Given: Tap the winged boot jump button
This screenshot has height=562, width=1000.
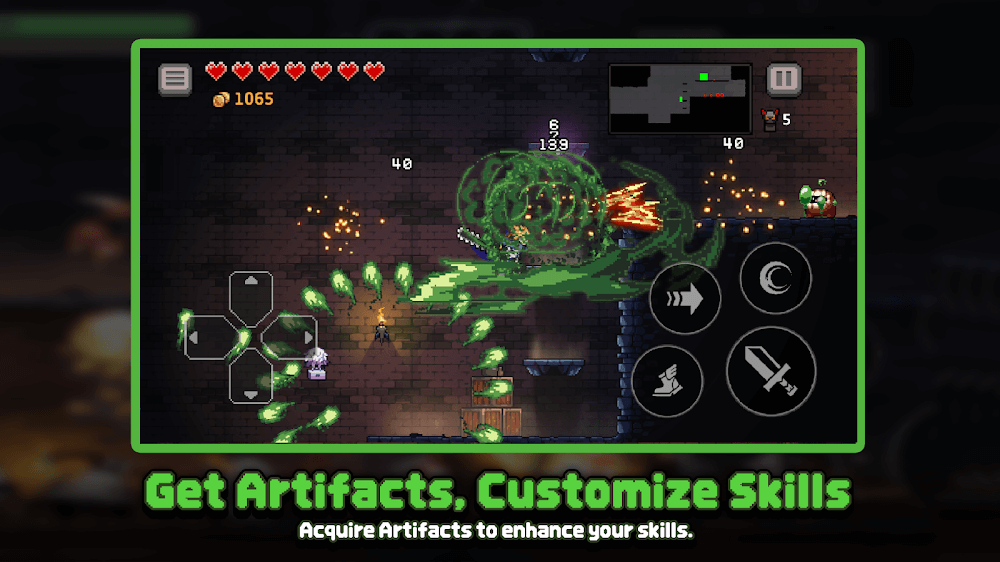Looking at the screenshot, I should pos(667,382).
